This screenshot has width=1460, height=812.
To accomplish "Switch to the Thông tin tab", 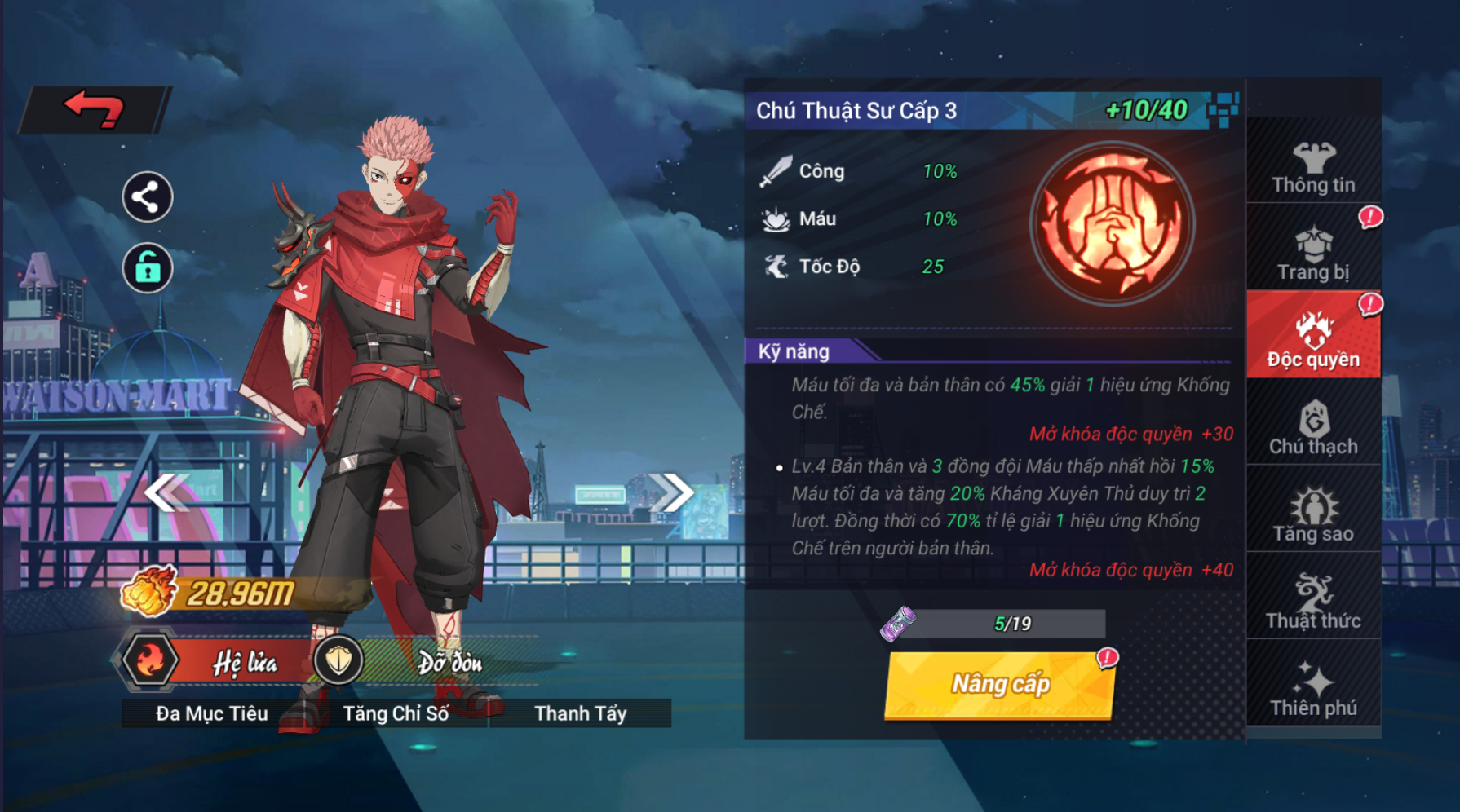I will tap(1313, 167).
